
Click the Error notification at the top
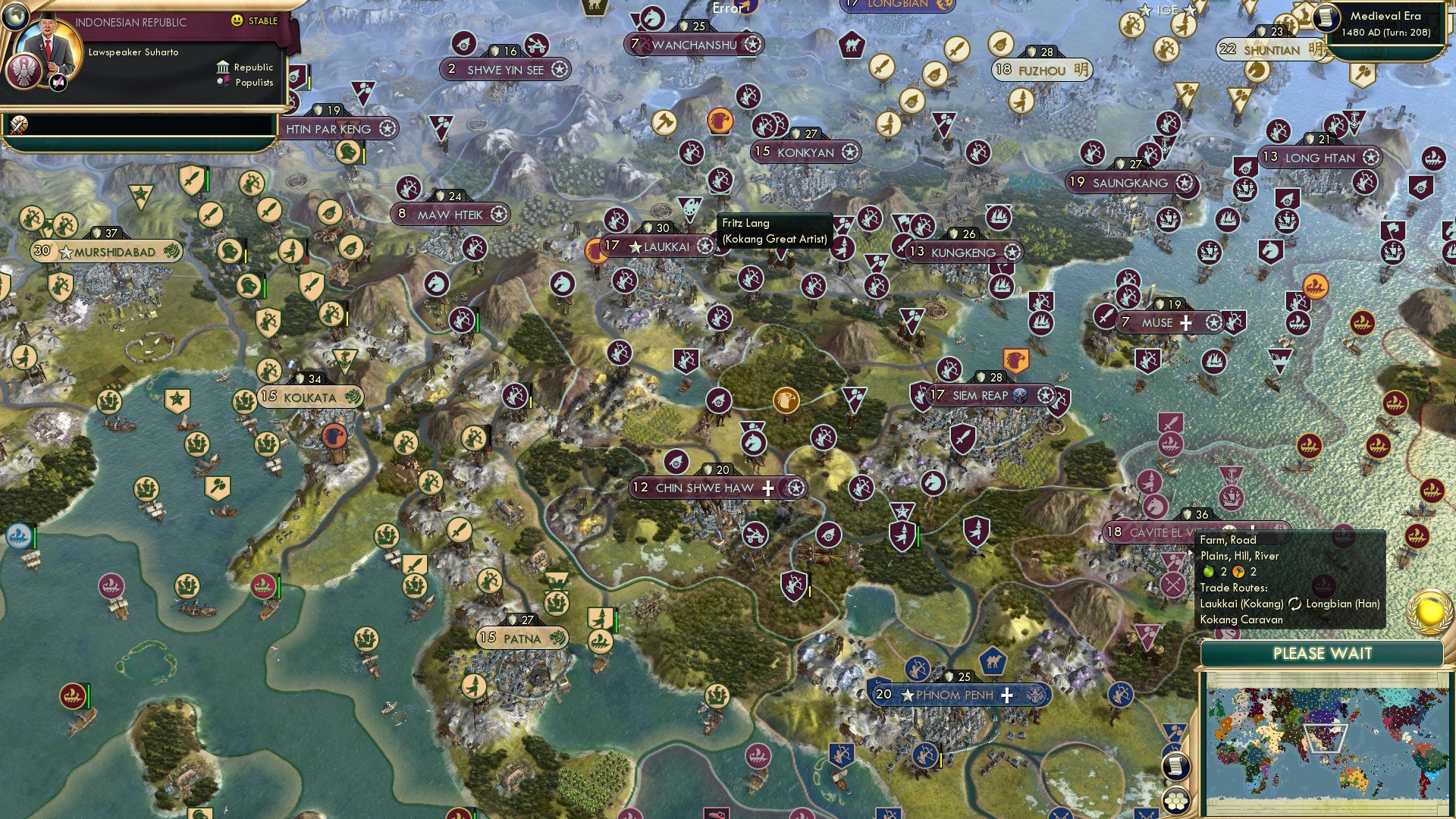pos(727,9)
